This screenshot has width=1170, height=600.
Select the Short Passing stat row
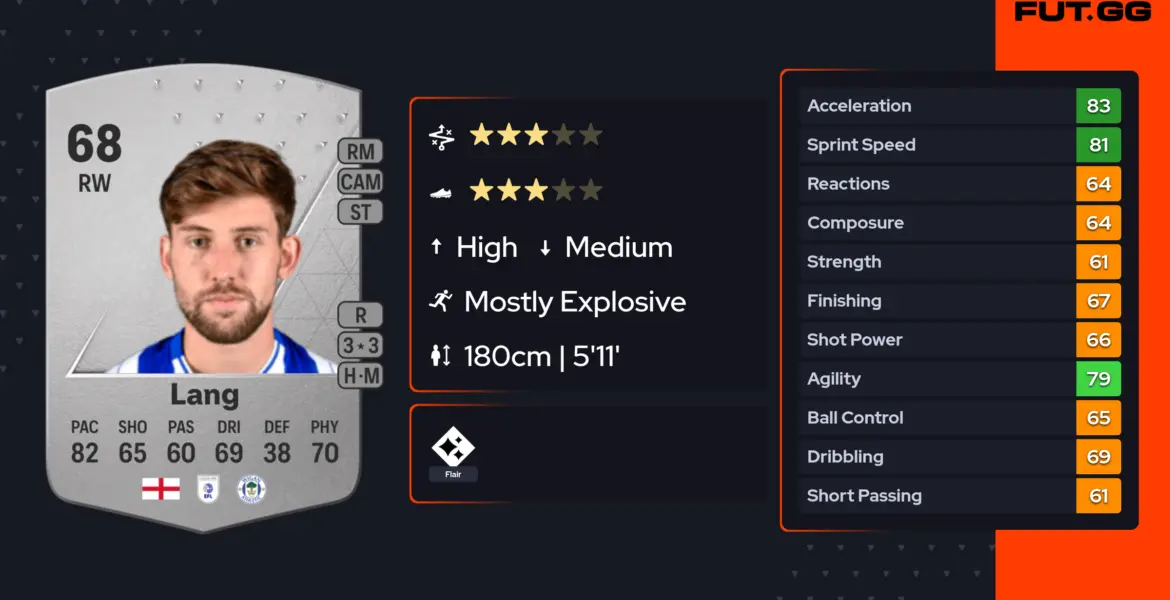(x=960, y=496)
